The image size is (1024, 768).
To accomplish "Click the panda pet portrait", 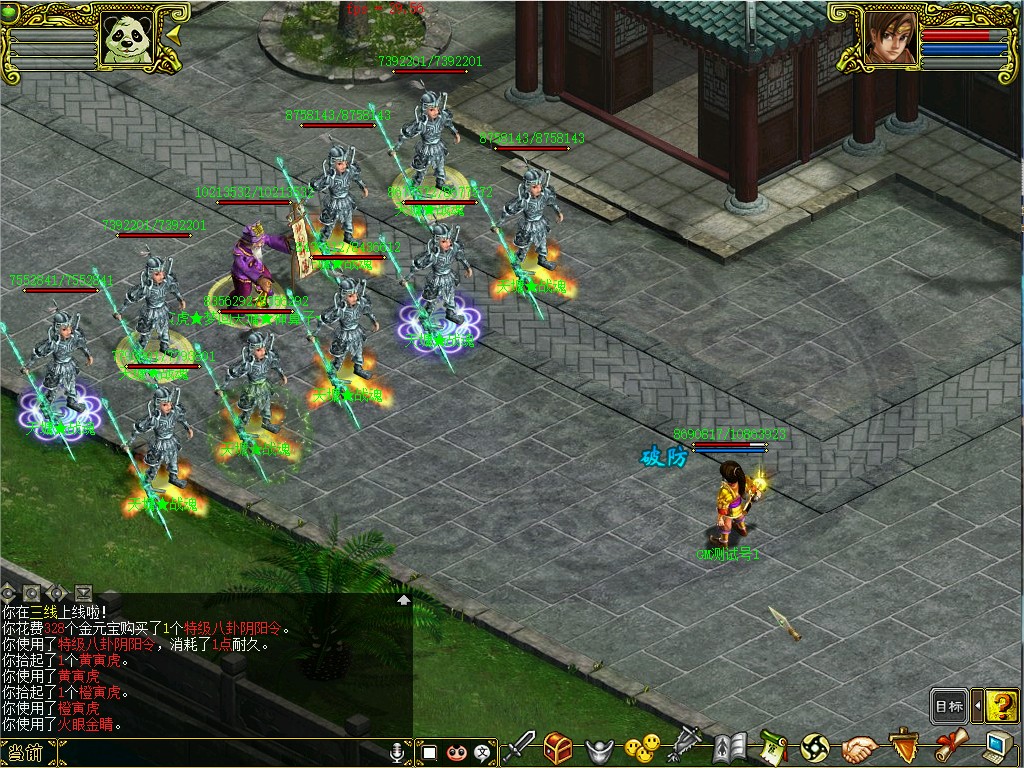I will pyautogui.click(x=128, y=38).
